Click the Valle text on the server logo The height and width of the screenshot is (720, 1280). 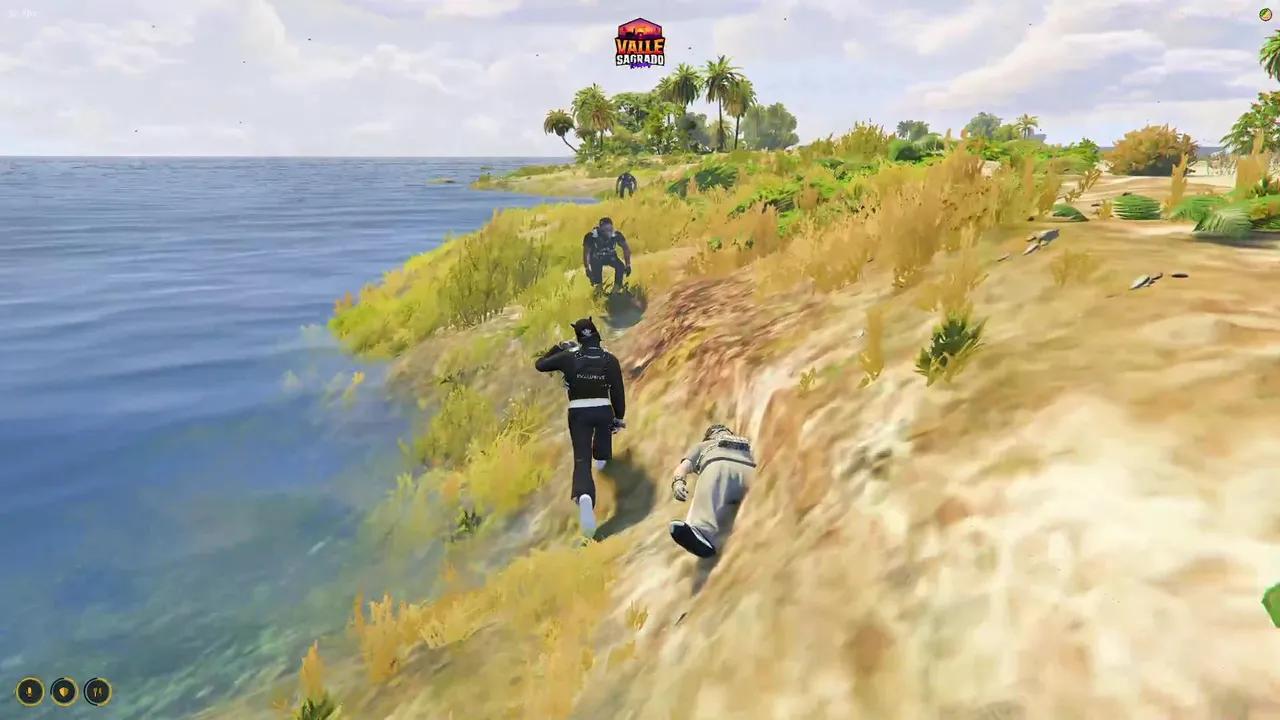pyautogui.click(x=640, y=46)
